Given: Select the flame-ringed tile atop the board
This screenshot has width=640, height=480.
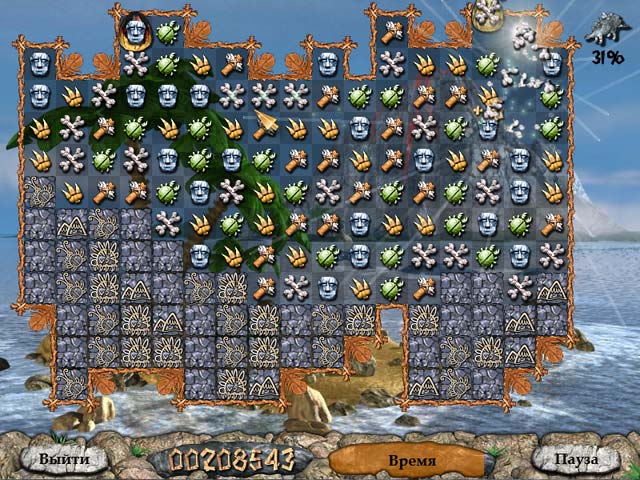Looking at the screenshot, I should [x=135, y=32].
